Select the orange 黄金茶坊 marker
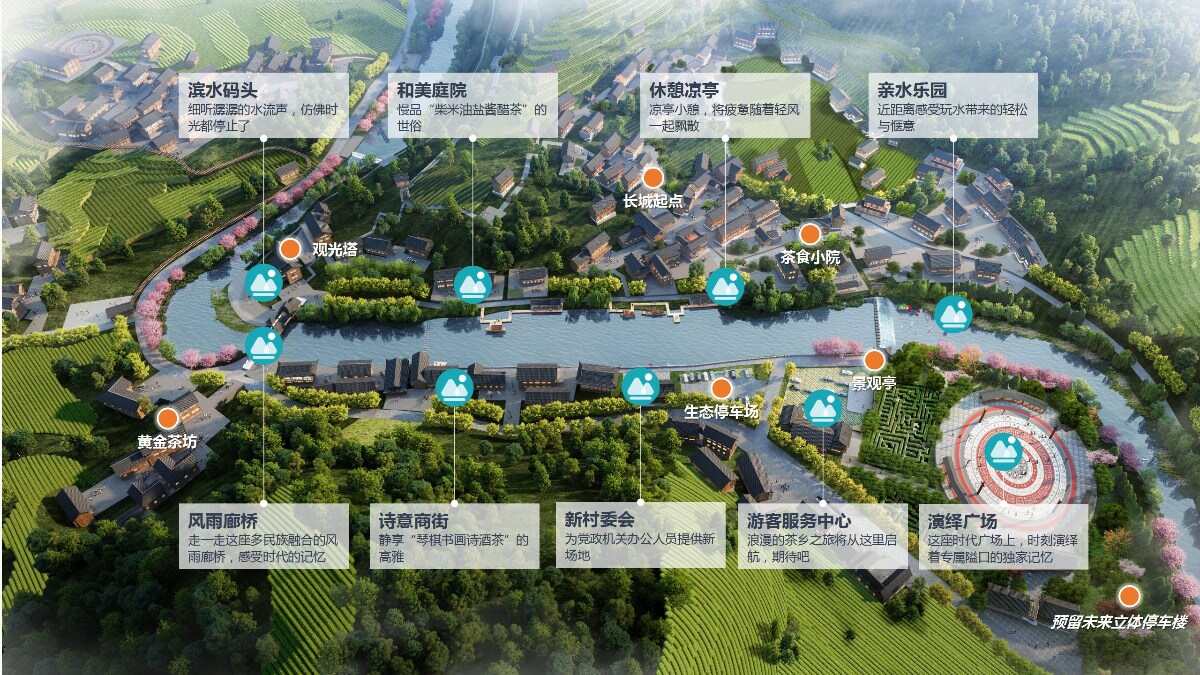The height and width of the screenshot is (675, 1200). point(167,418)
